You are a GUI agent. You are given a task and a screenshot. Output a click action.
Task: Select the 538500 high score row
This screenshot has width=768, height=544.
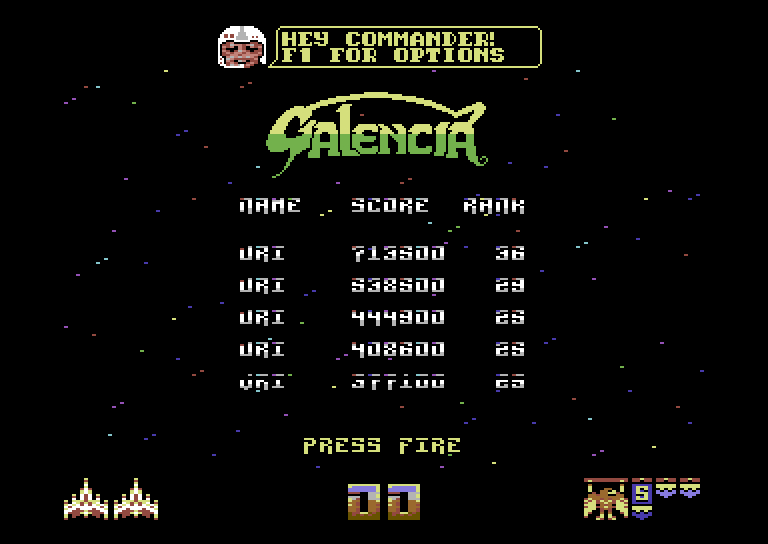click(382, 286)
